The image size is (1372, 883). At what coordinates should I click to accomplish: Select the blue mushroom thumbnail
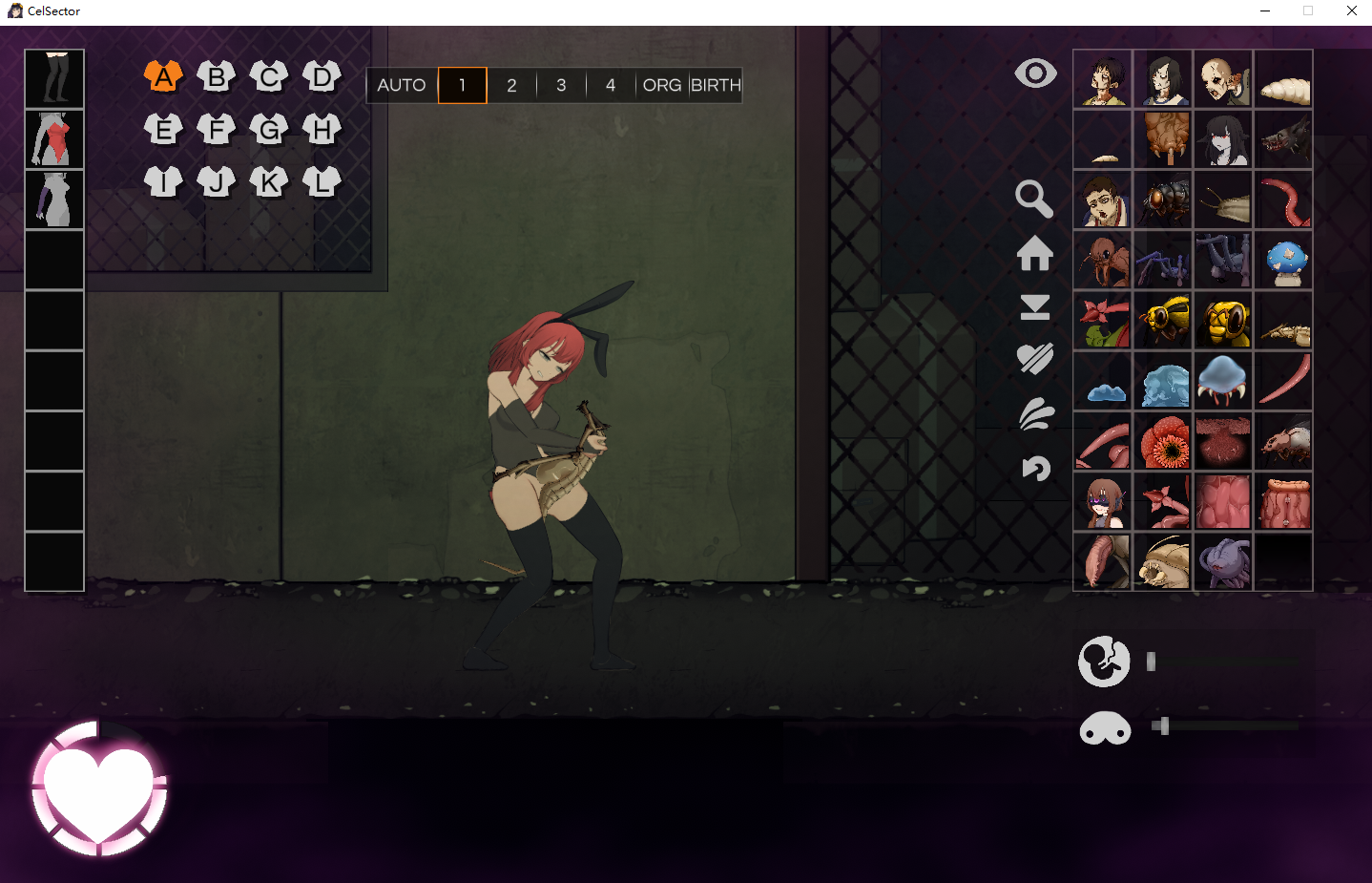pyautogui.click(x=1283, y=260)
